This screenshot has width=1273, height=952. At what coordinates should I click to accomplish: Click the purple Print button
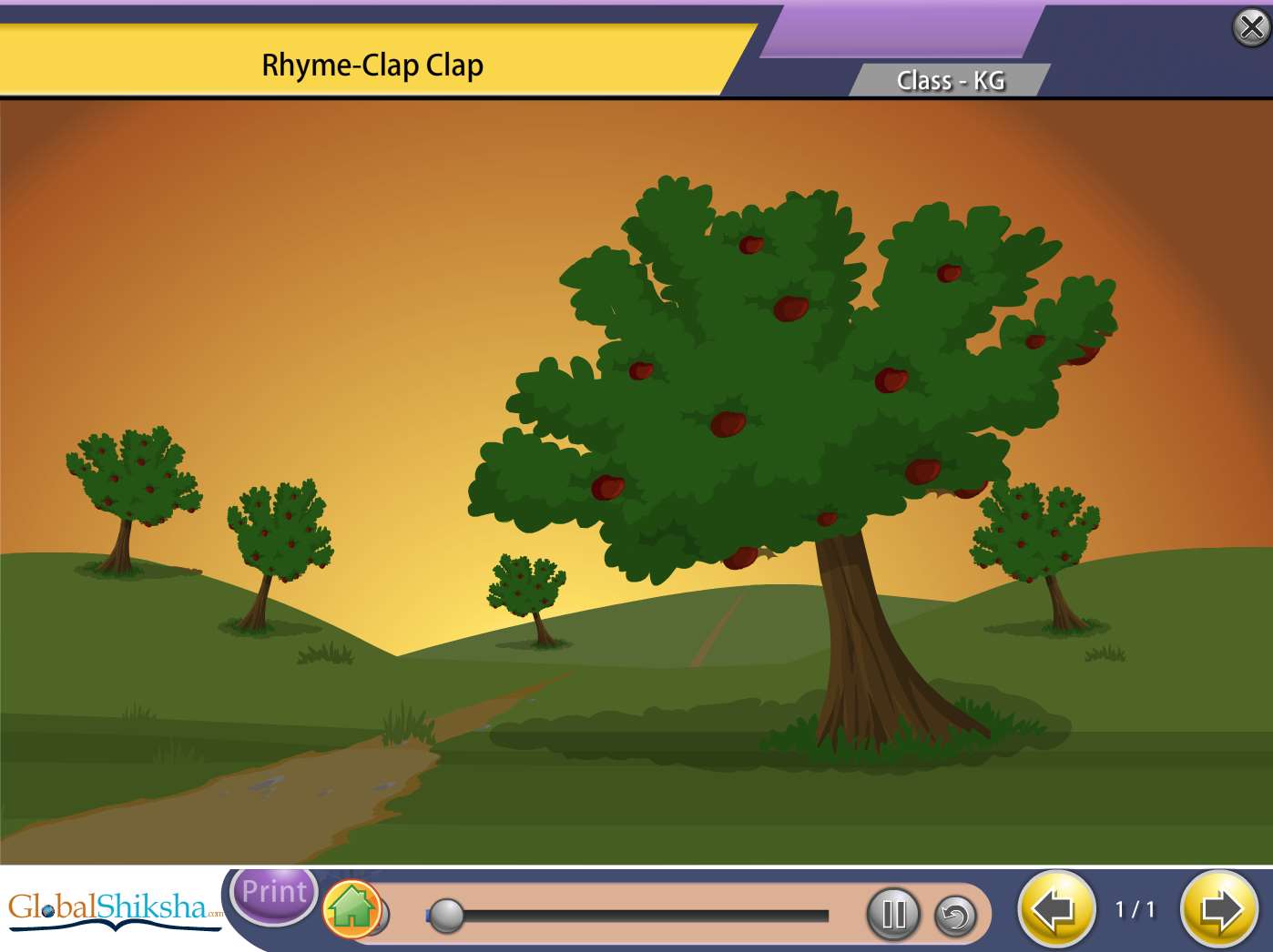274,892
